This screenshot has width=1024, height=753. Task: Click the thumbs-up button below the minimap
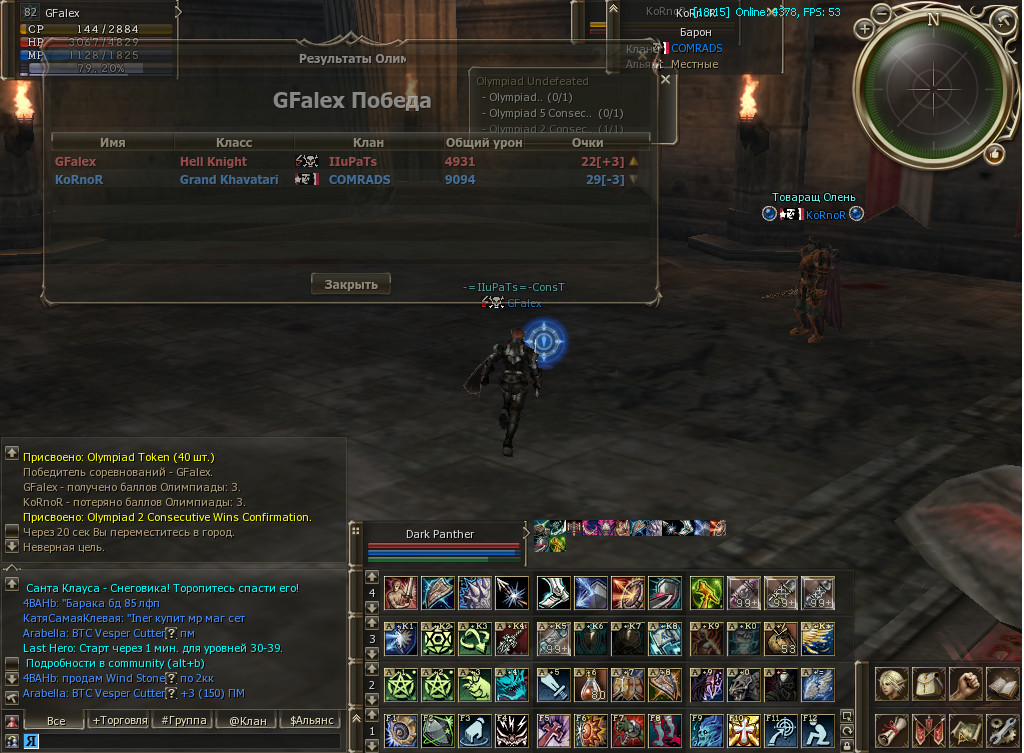994,153
